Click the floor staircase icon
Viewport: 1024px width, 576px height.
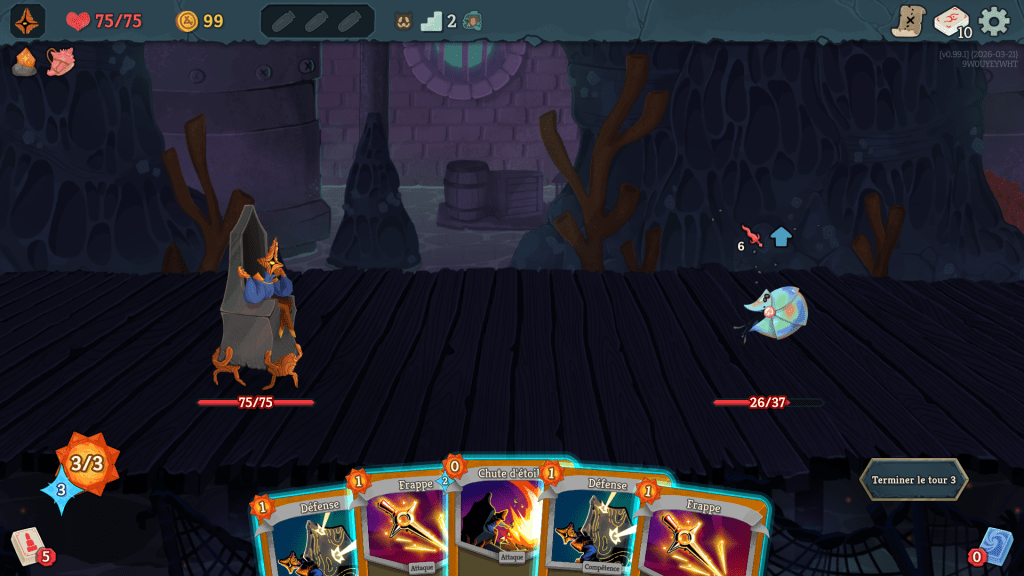coord(431,21)
